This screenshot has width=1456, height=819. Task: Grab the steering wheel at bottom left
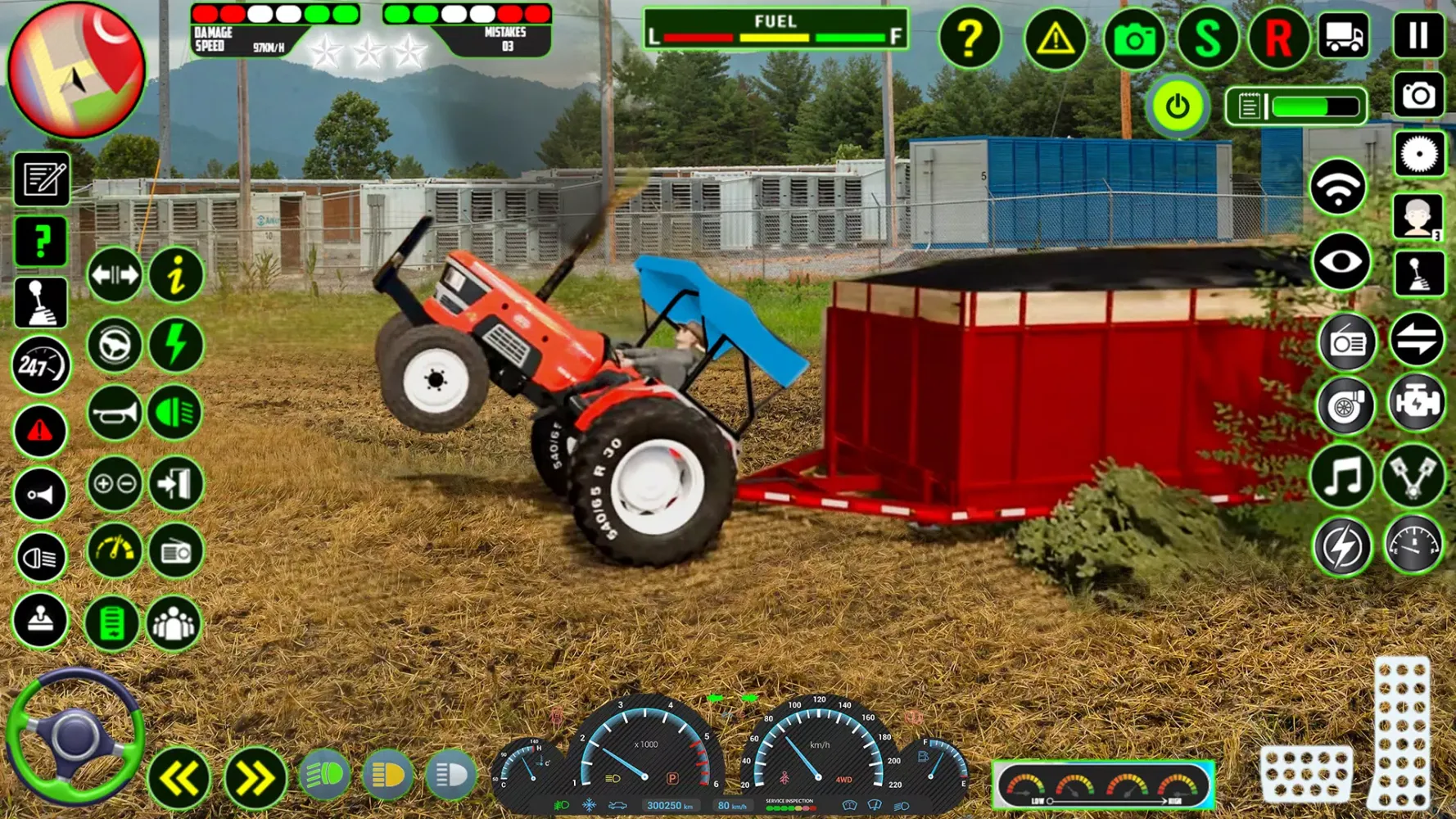tap(78, 741)
